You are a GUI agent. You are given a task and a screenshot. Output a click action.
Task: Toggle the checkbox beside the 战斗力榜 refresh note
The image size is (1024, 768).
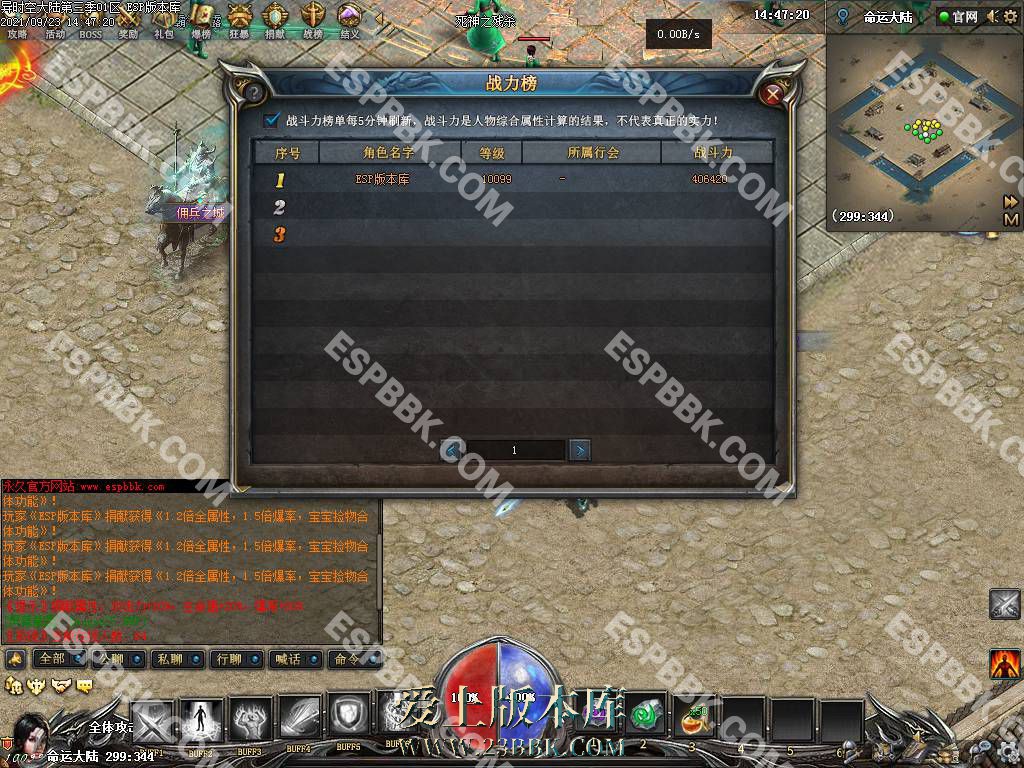(271, 121)
